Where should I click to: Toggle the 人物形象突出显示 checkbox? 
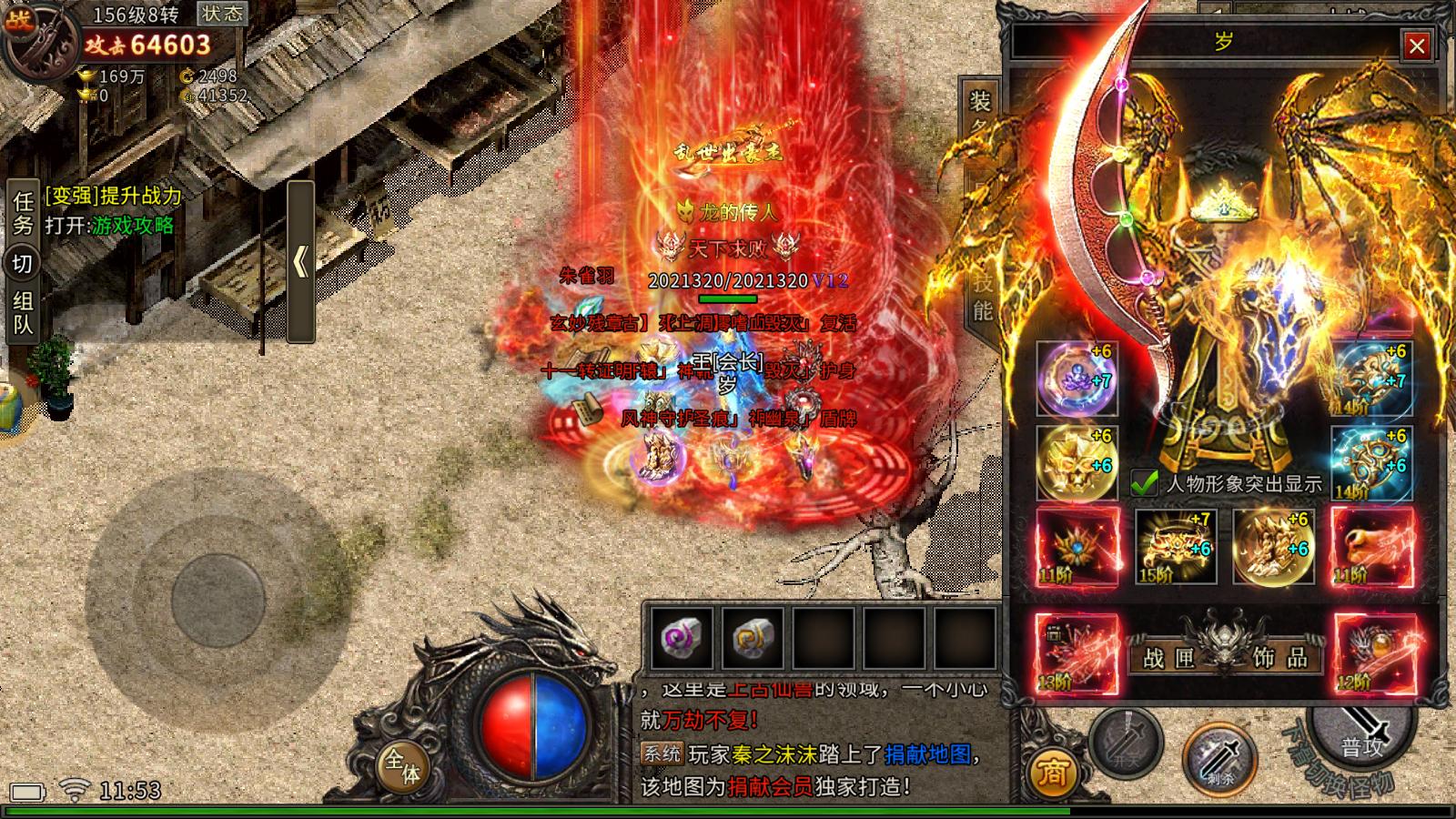point(1144,483)
